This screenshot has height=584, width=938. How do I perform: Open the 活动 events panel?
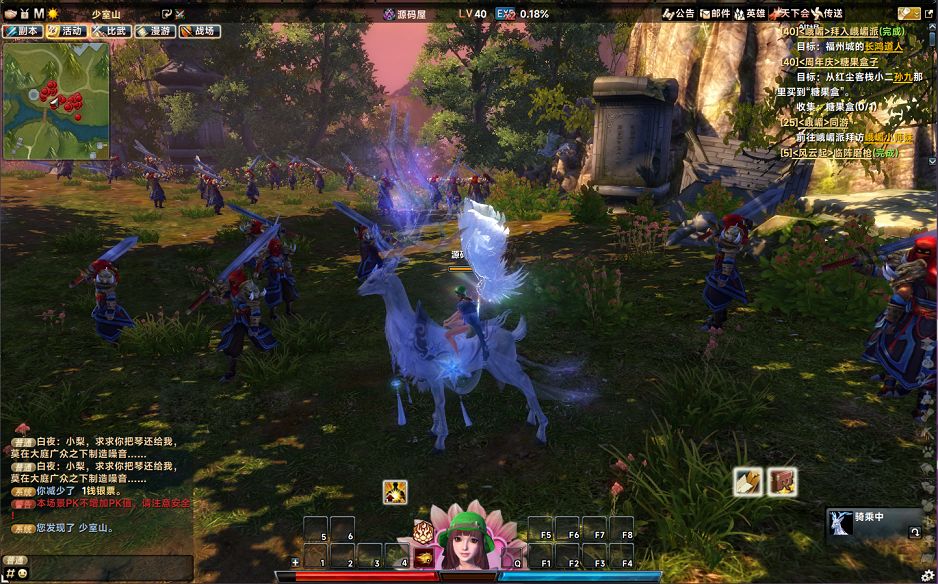pyautogui.click(x=66, y=31)
